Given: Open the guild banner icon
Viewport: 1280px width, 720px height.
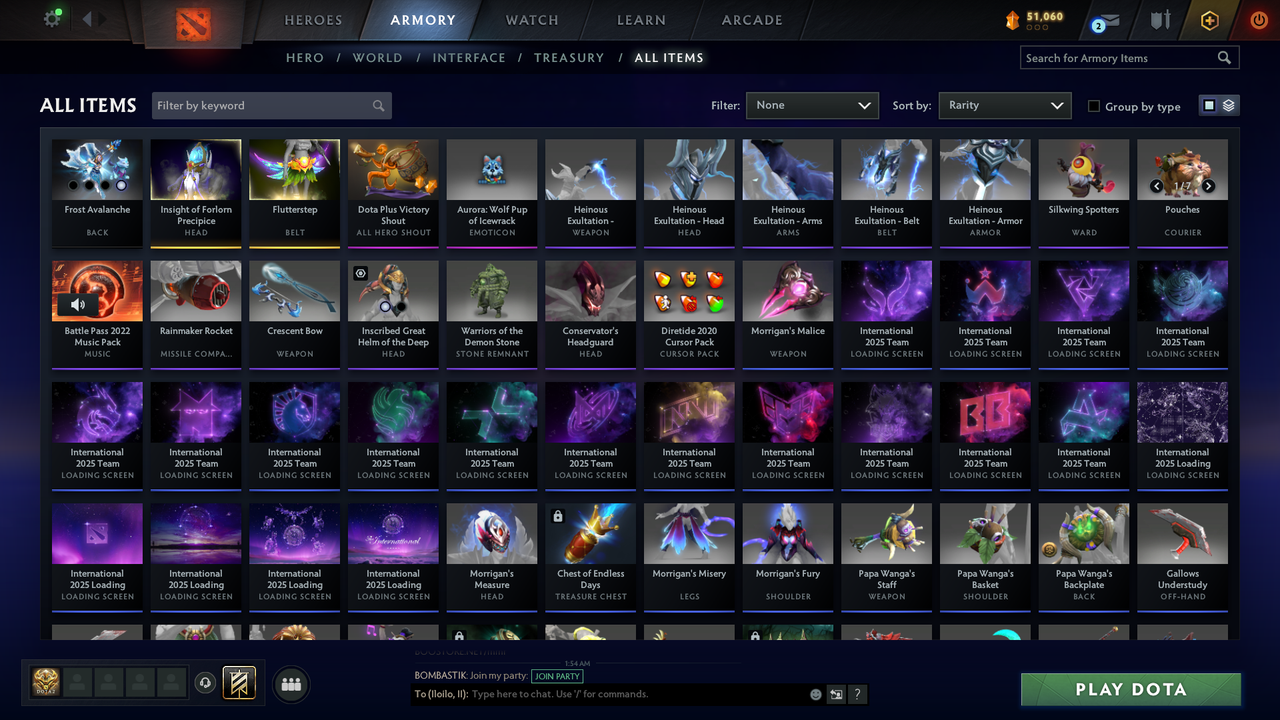Looking at the screenshot, I should click(x=237, y=684).
